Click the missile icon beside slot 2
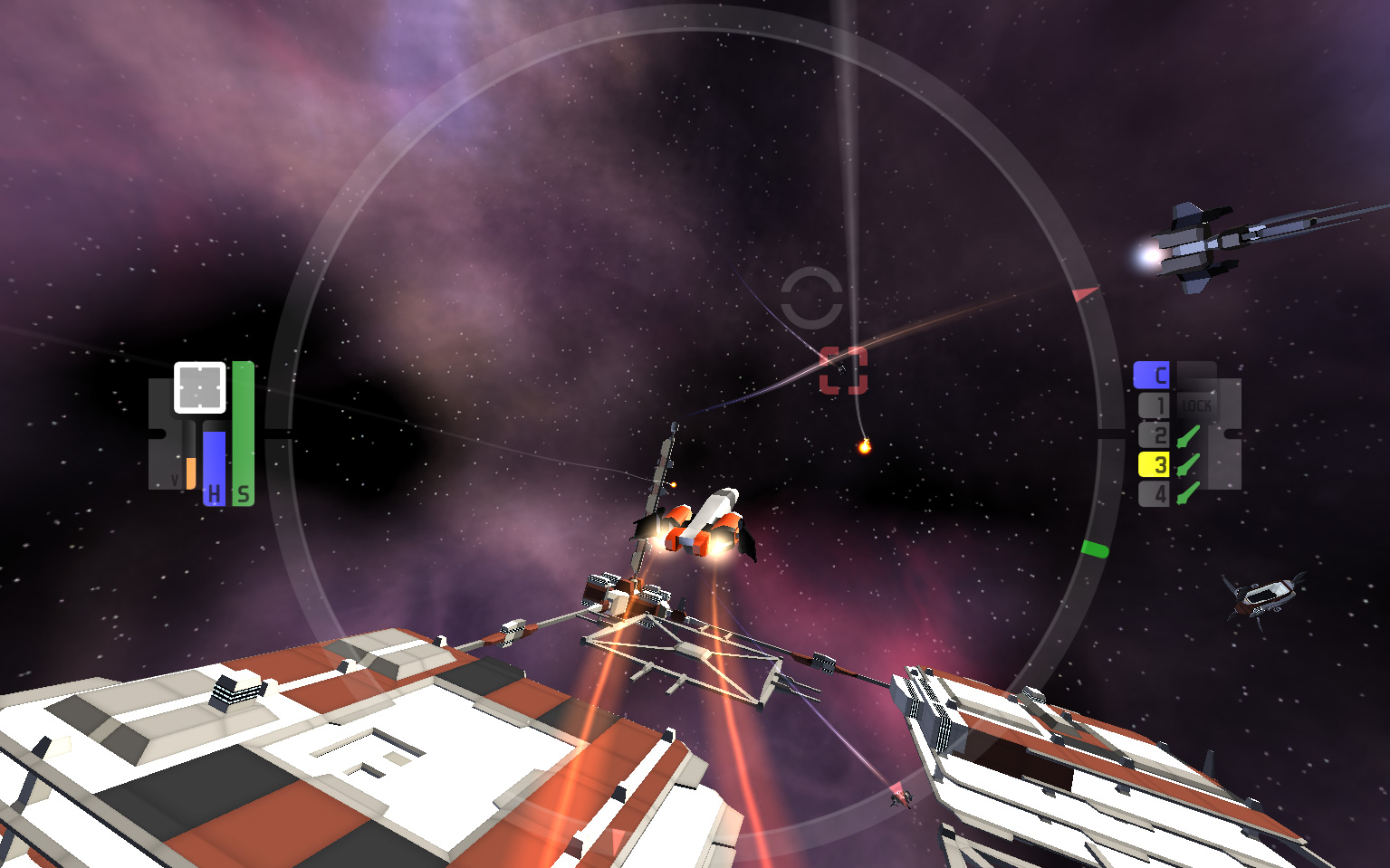This screenshot has width=1390, height=868. click(x=1189, y=435)
